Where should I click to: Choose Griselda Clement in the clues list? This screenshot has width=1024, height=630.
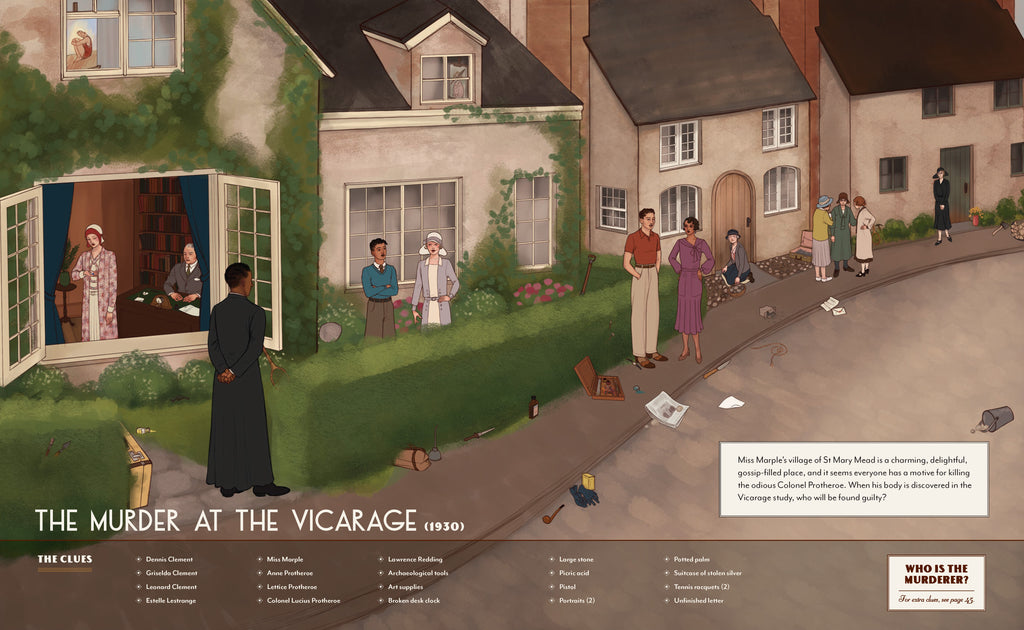point(172,573)
